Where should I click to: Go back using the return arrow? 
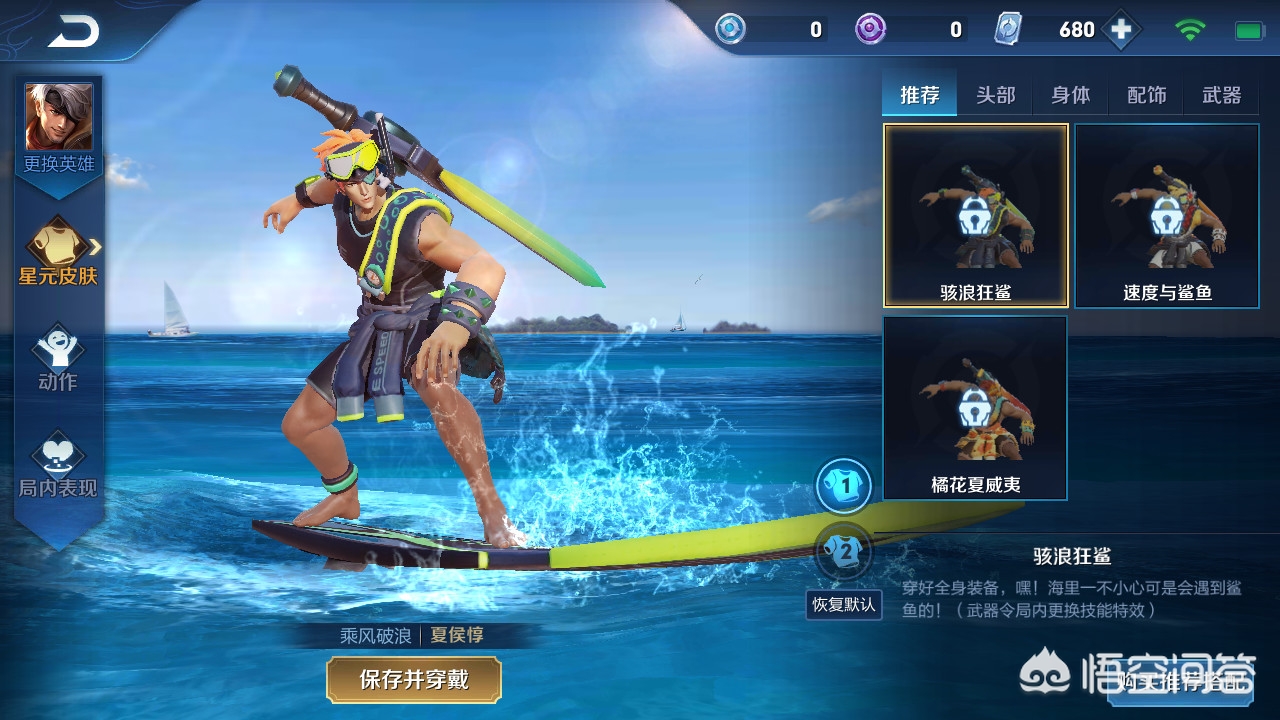(73, 32)
